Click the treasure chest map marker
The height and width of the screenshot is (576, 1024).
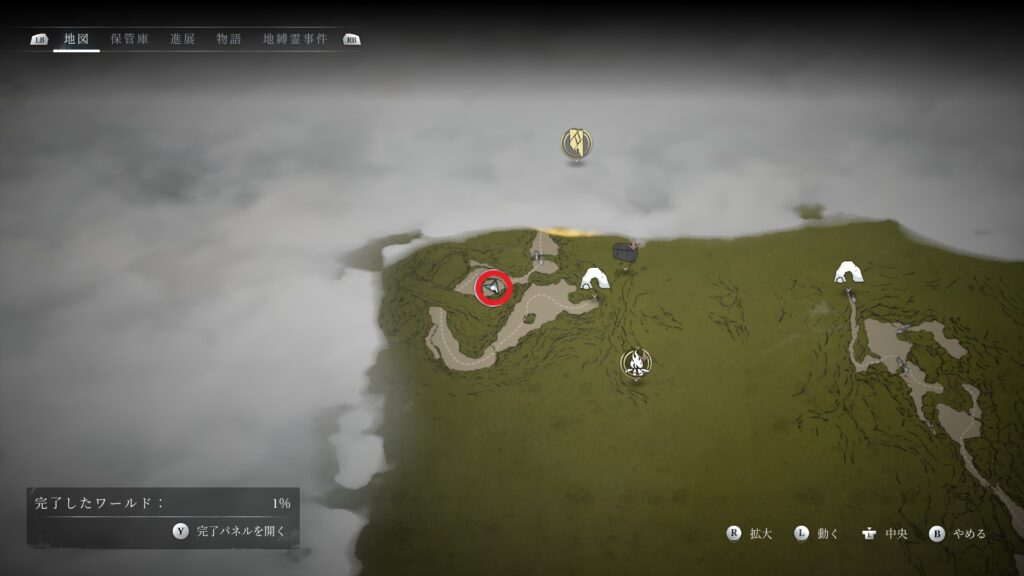pos(625,253)
